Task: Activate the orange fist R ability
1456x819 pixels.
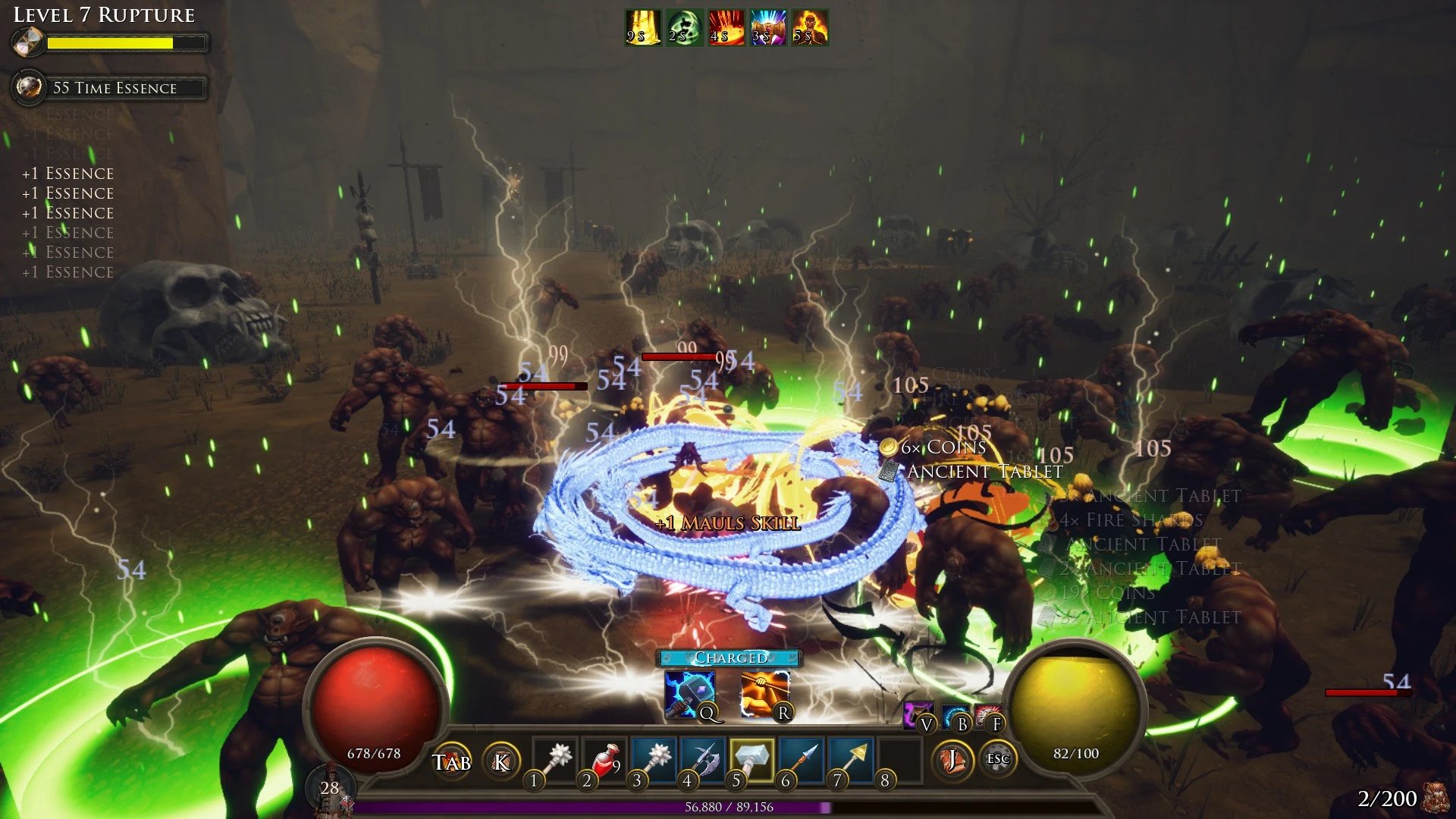Action: pos(764,694)
